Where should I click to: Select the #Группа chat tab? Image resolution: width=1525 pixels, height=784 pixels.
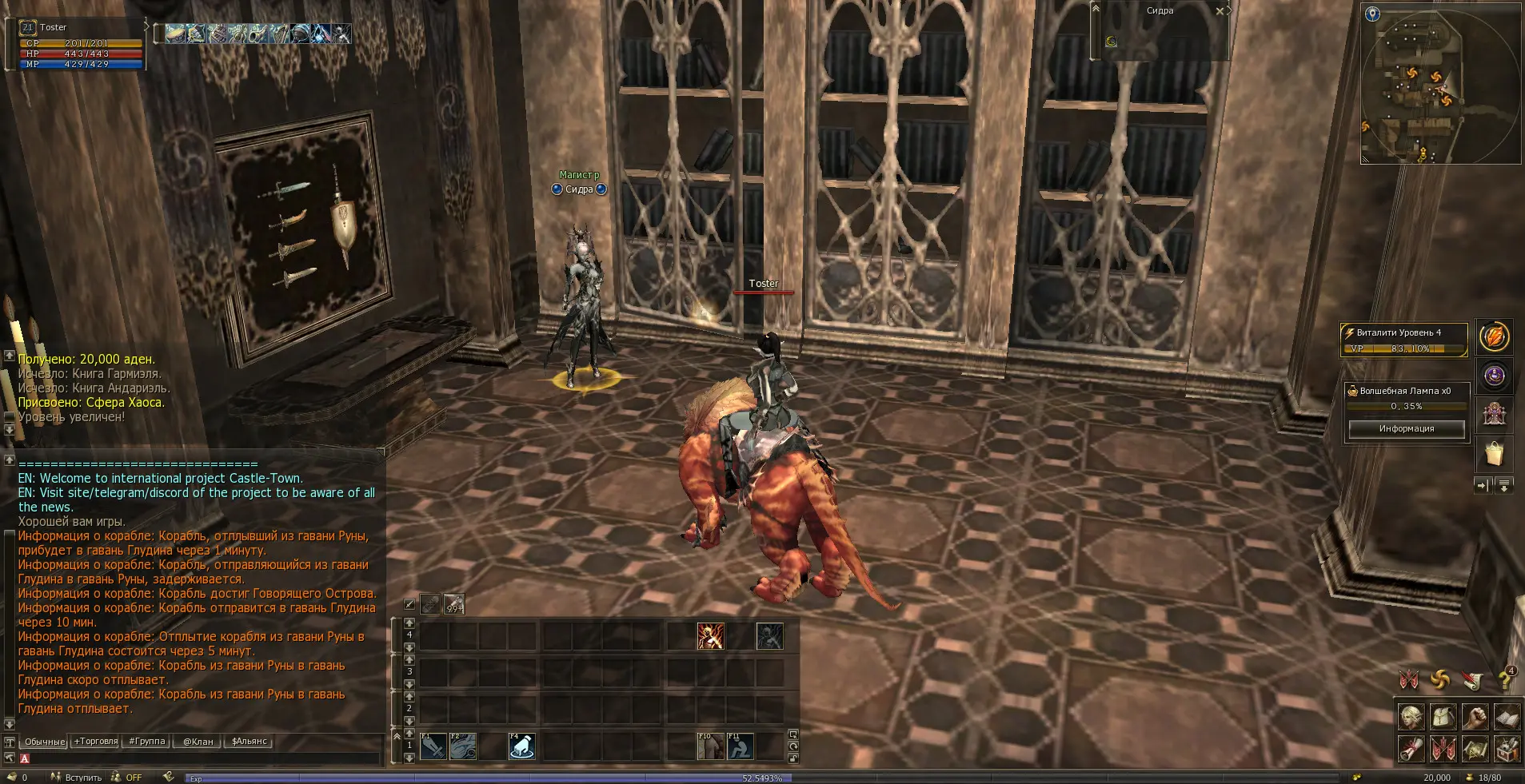146,742
